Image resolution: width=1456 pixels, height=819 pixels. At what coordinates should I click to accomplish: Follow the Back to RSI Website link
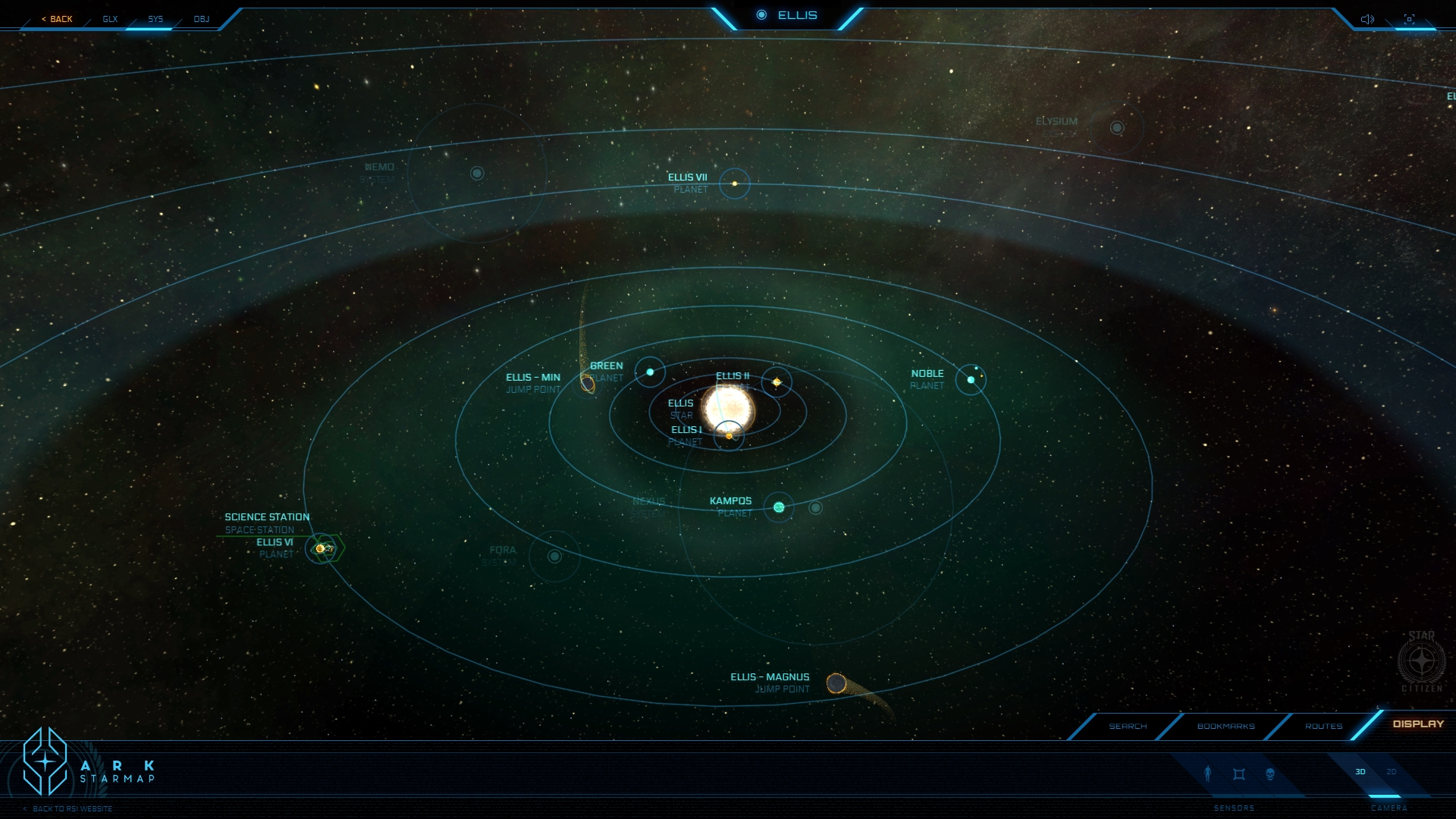tap(72, 808)
